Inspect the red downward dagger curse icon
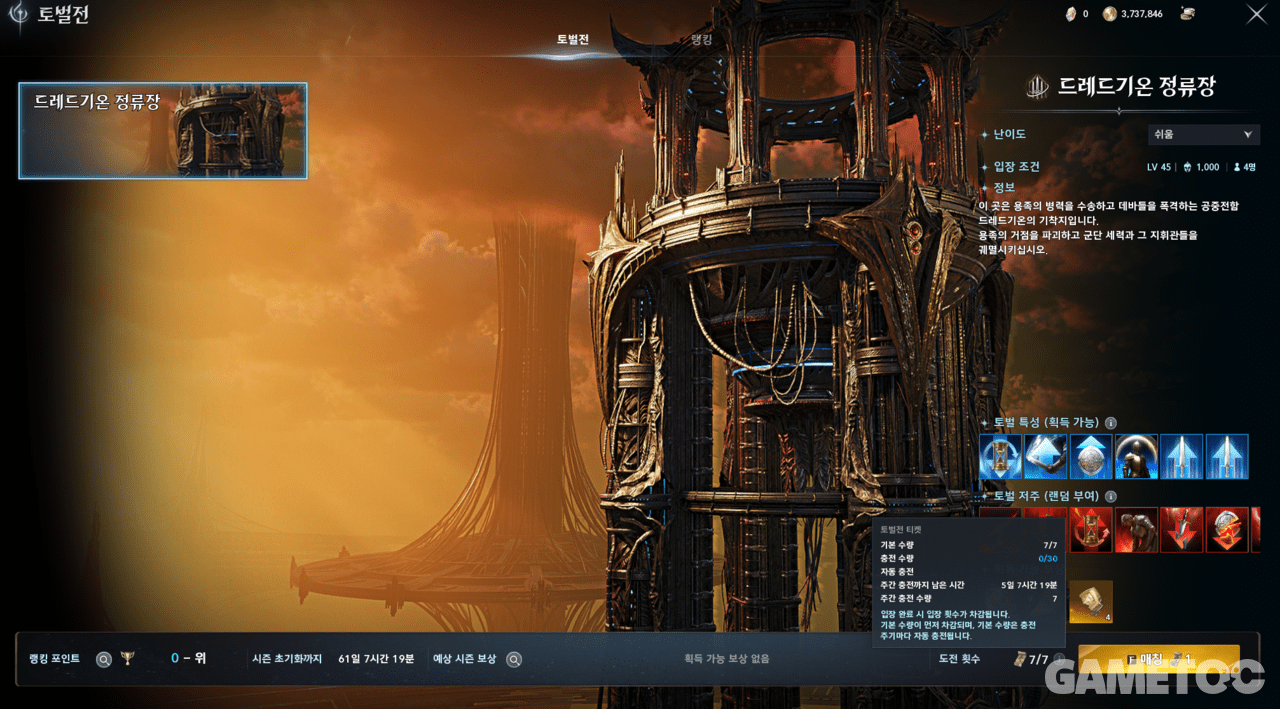The height and width of the screenshot is (709, 1280). point(1181,529)
